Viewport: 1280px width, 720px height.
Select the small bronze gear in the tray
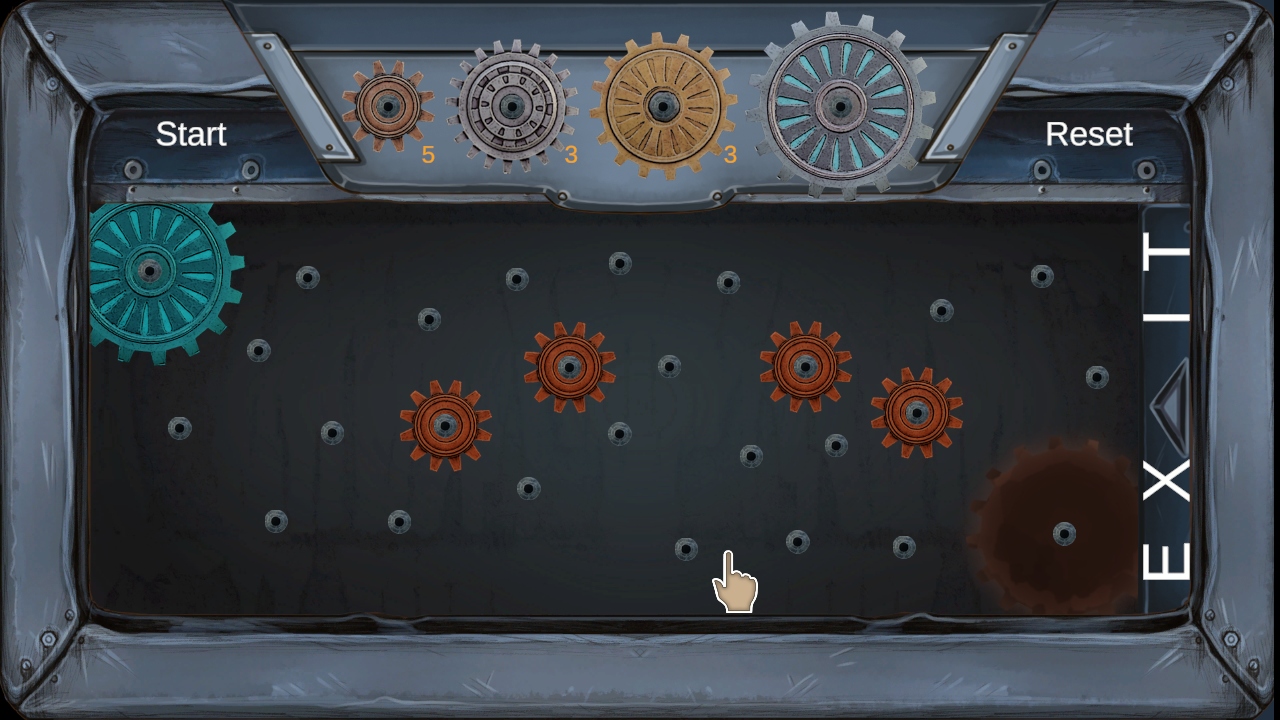pyautogui.click(x=390, y=105)
